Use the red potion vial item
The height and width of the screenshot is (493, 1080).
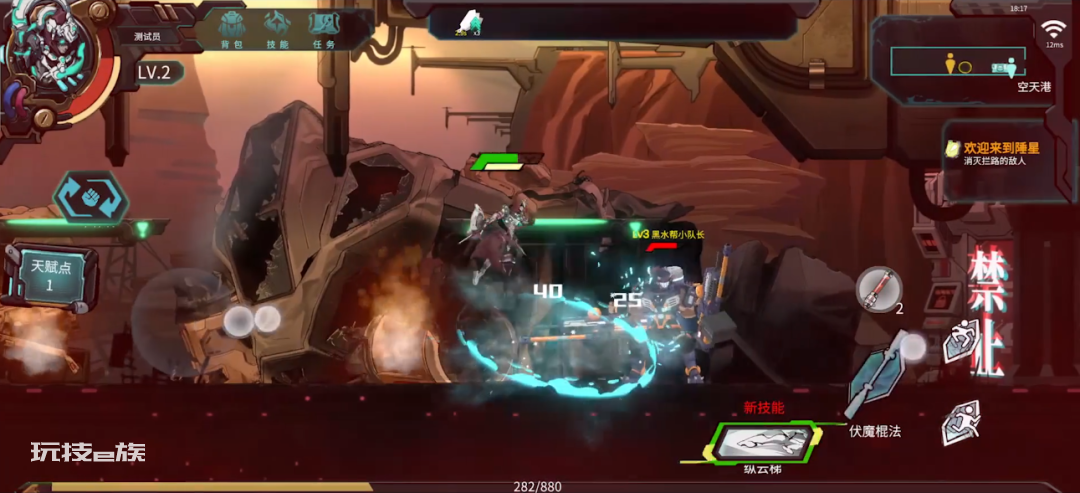coord(878,290)
